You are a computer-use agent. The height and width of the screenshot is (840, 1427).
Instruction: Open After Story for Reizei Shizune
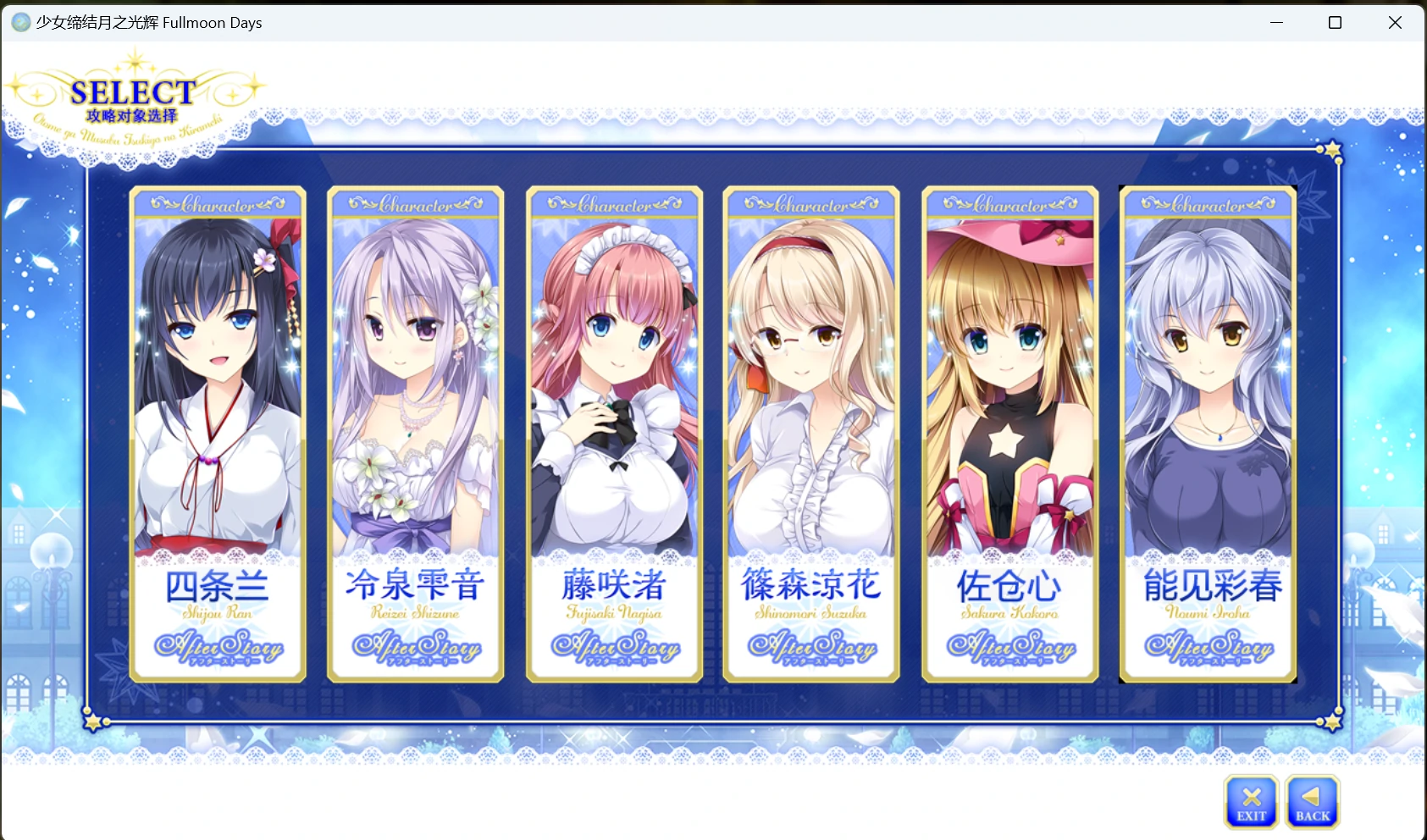pos(415,648)
